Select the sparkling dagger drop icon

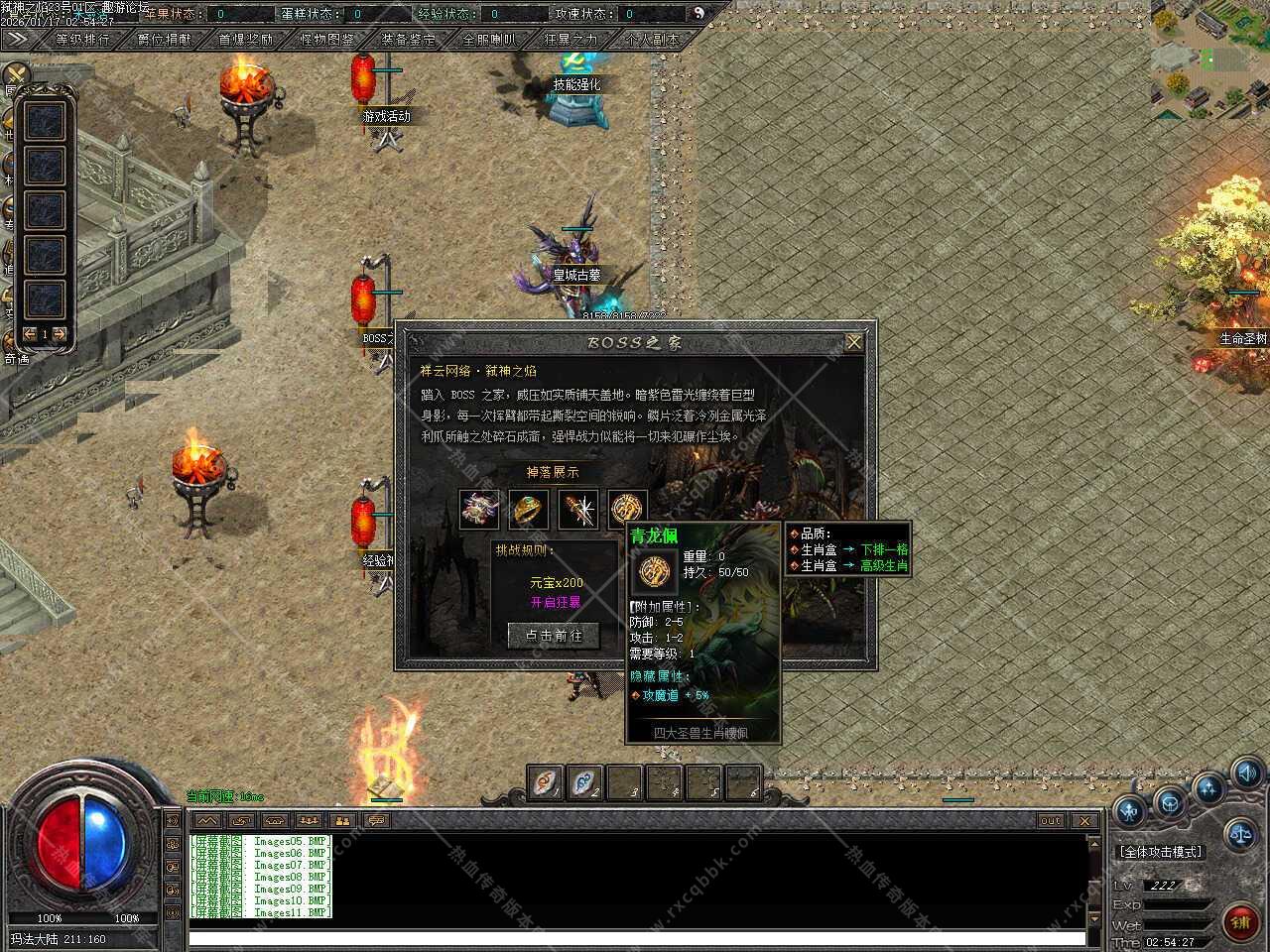click(x=577, y=510)
